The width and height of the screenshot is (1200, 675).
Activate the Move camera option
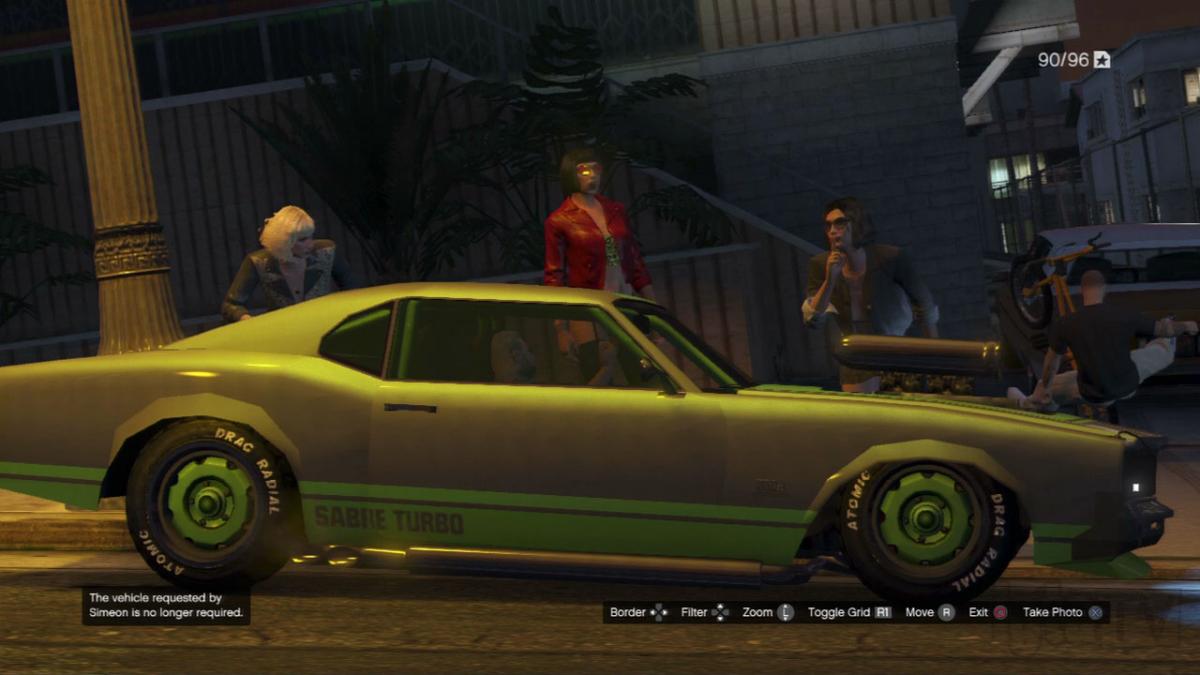(929, 612)
